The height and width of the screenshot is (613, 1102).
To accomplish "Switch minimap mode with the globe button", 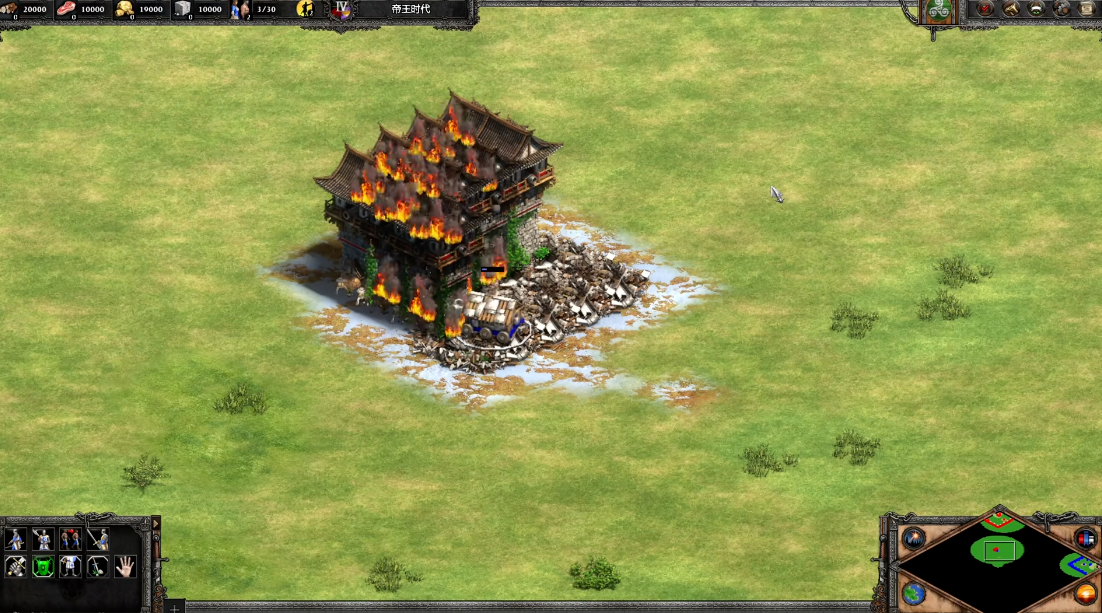I will 913,593.
